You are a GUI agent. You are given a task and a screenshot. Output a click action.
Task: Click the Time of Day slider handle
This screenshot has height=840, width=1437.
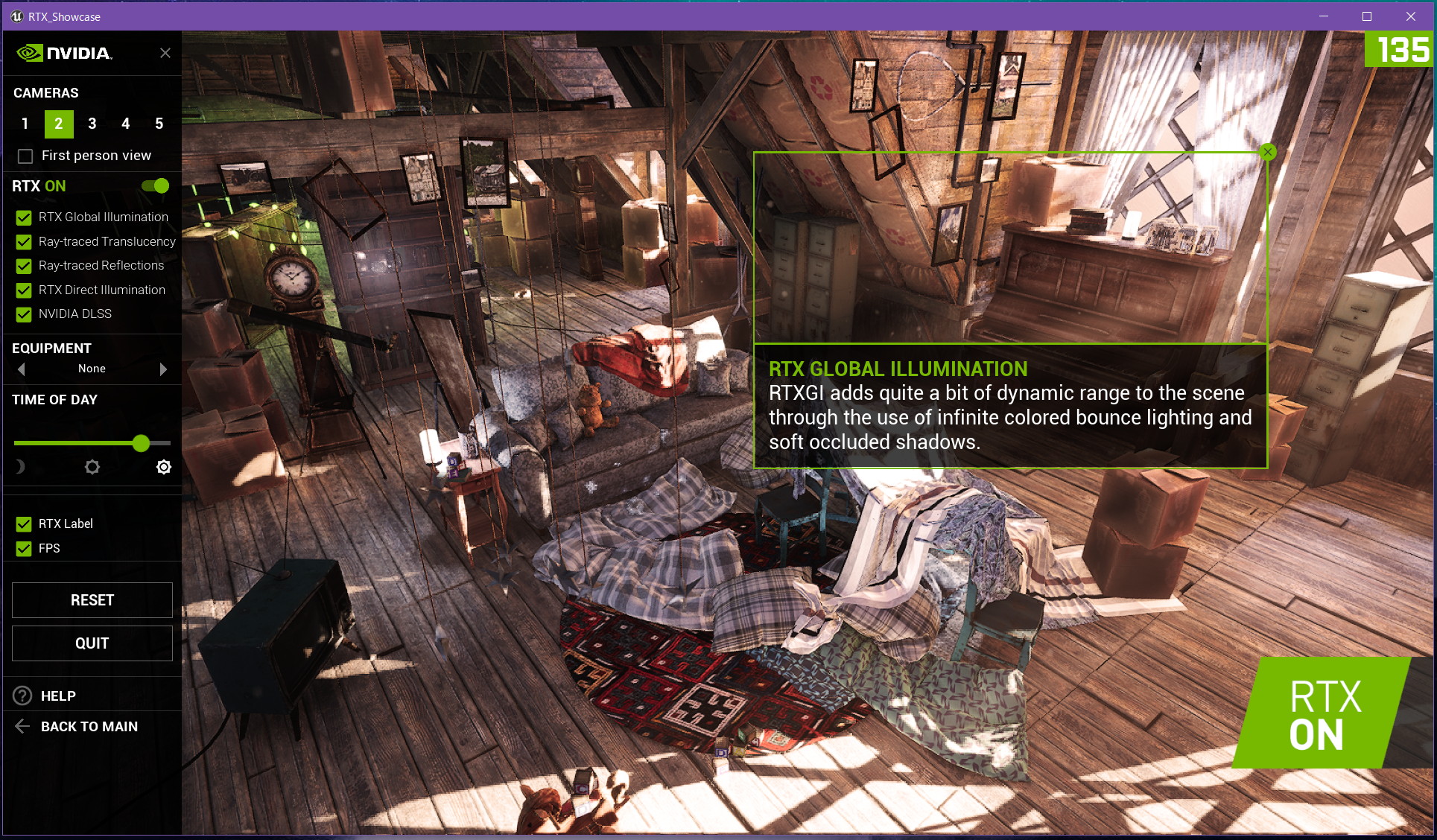[x=141, y=444]
